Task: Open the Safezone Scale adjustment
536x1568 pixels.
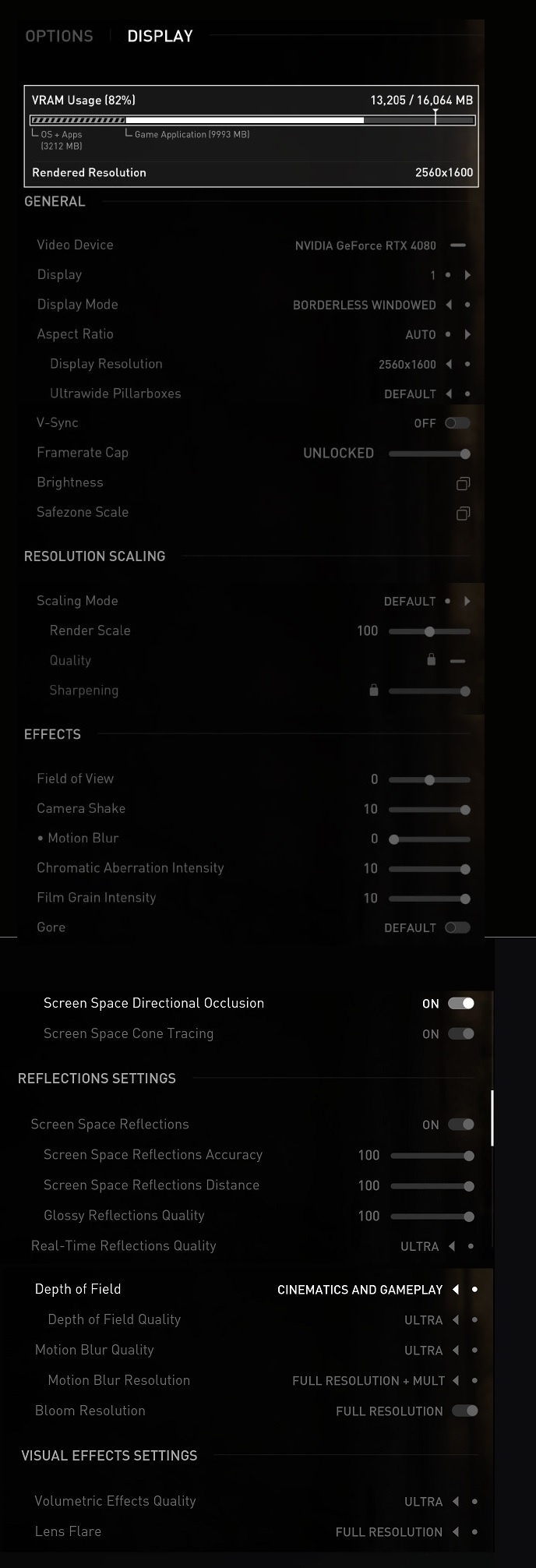Action: tap(463, 513)
